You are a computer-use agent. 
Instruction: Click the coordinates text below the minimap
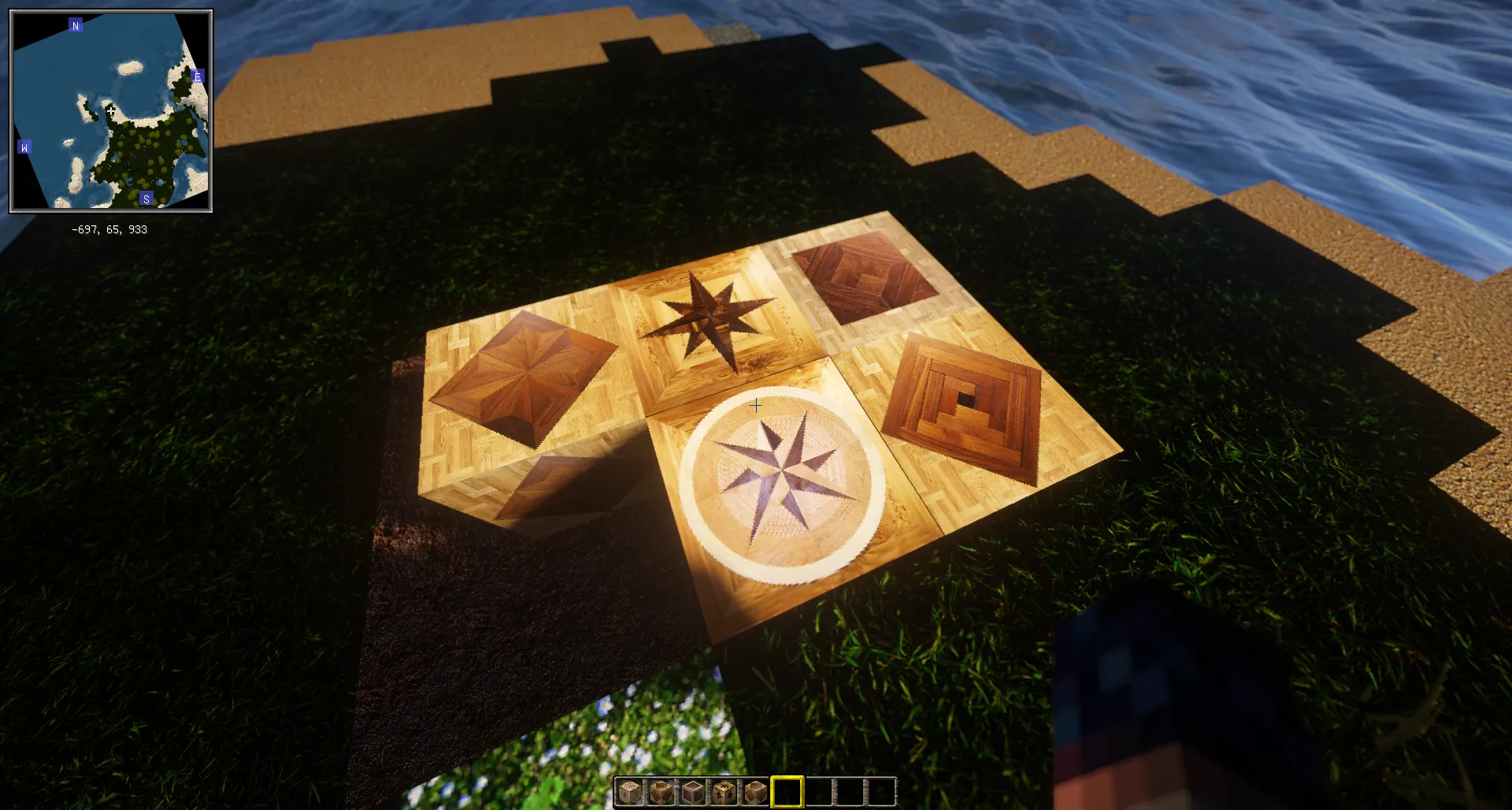pyautogui.click(x=110, y=230)
